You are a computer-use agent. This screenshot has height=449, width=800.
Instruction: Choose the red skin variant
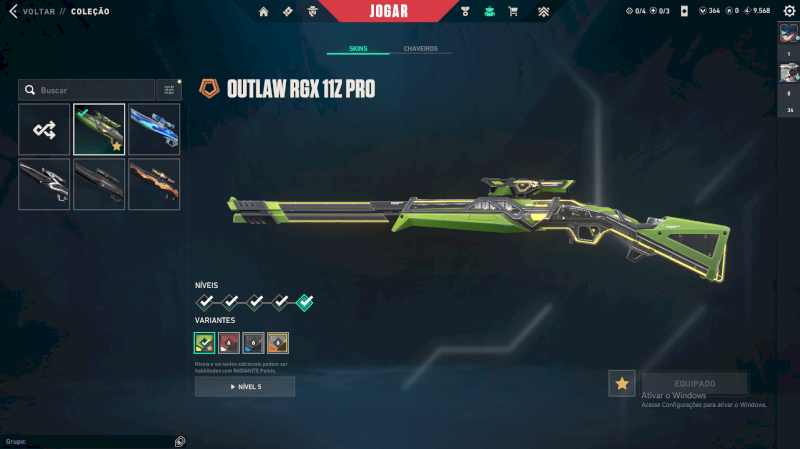(x=229, y=343)
